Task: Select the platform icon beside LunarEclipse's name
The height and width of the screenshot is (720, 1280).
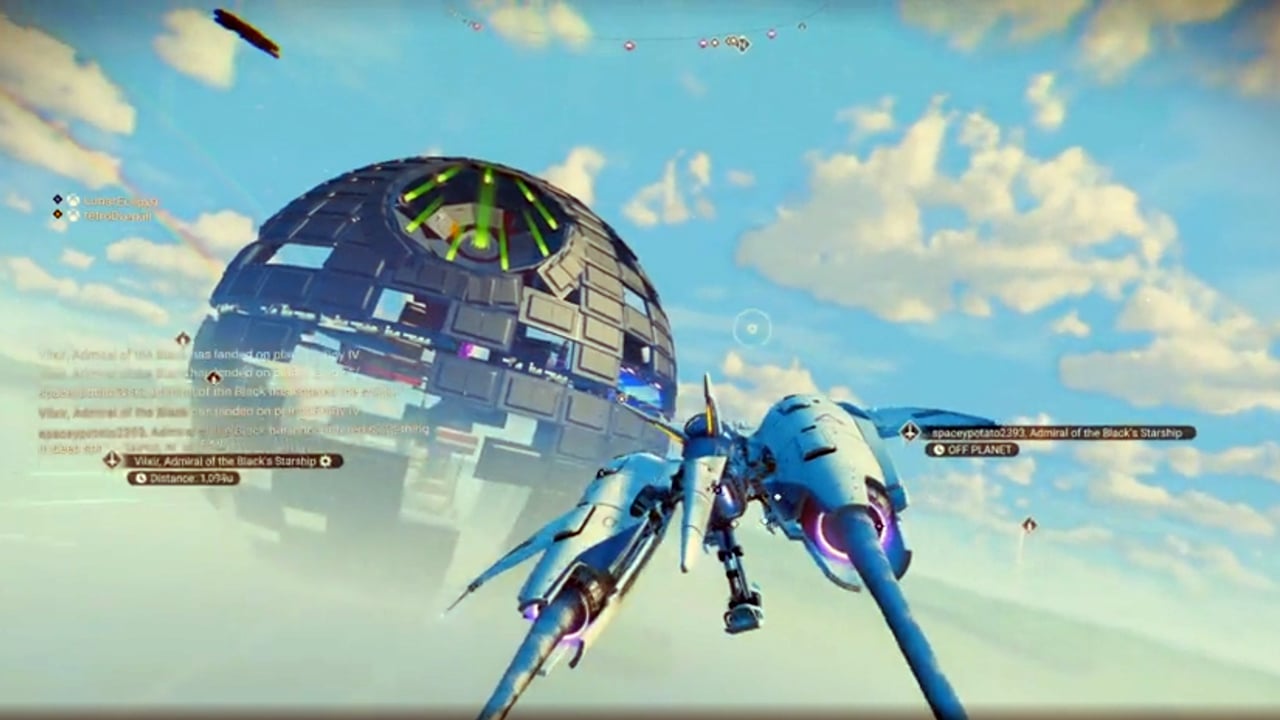Action: pyautogui.click(x=73, y=200)
